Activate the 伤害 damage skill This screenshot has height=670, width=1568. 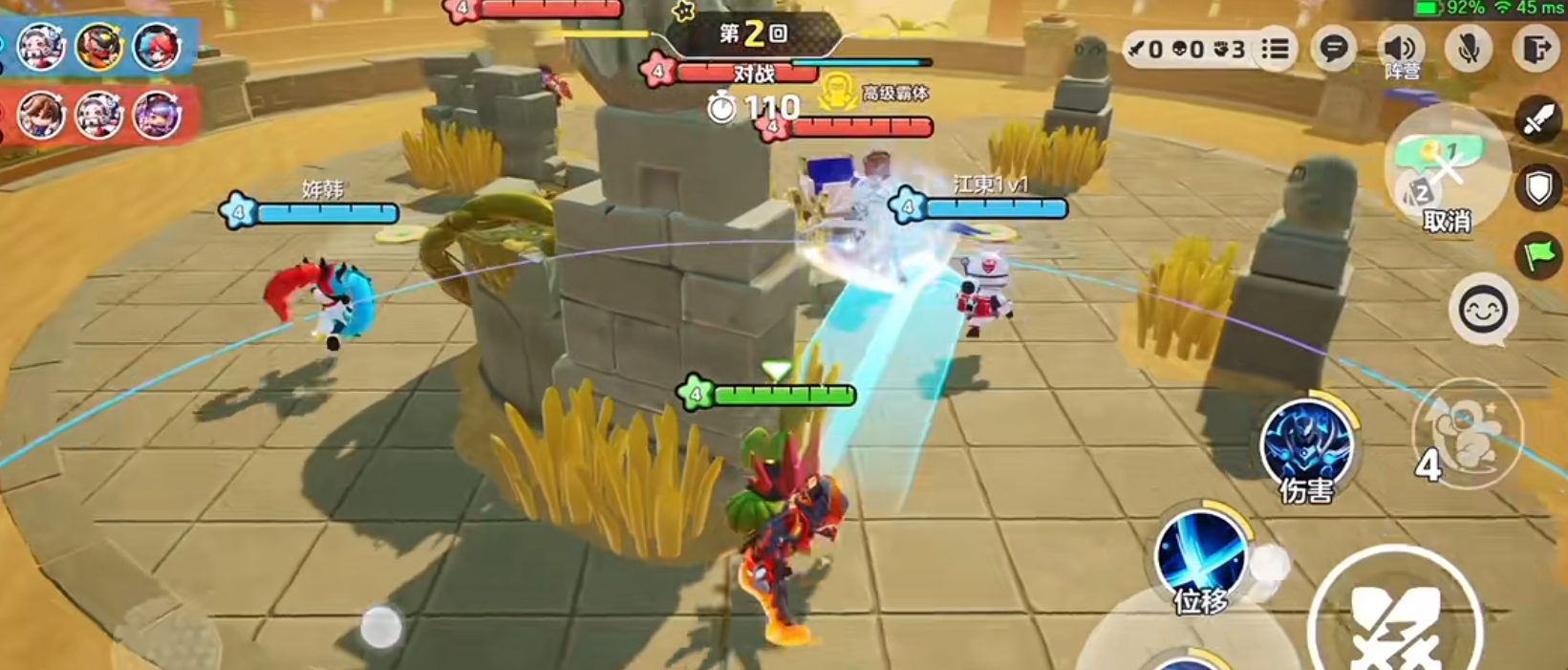tap(1307, 446)
